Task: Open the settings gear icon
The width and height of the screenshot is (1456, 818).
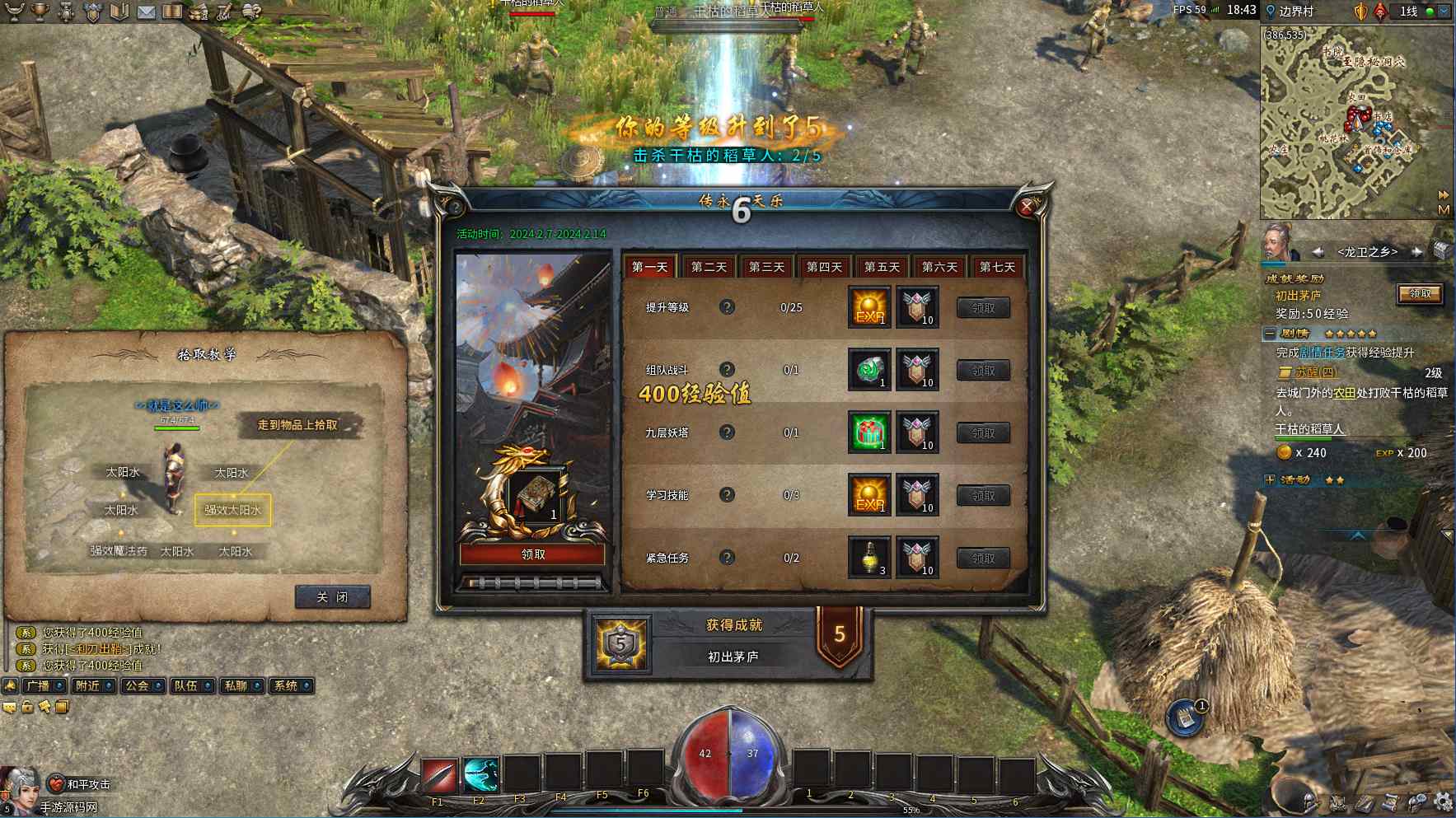Action: tap(1443, 801)
